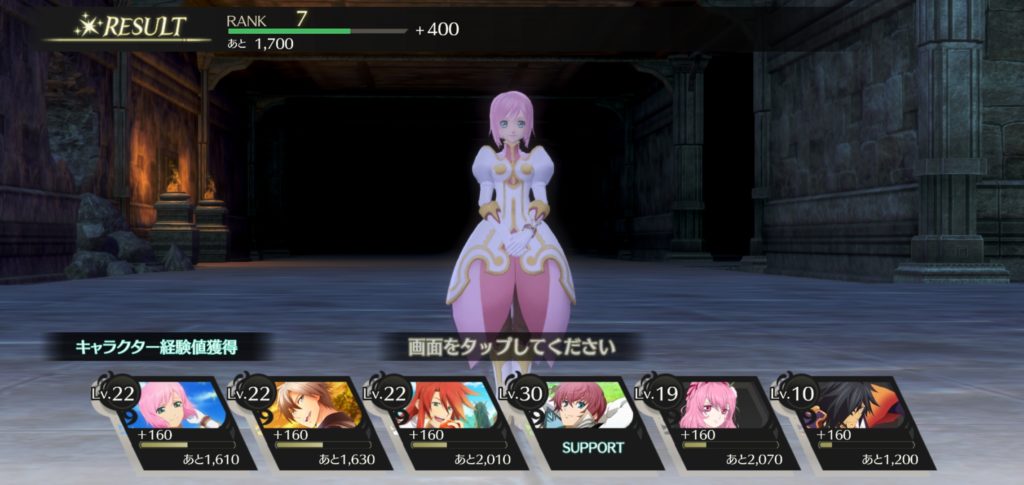The image size is (1024, 485).
Task: Select the red-haired Lv.22 character card
Action: pos(446,422)
